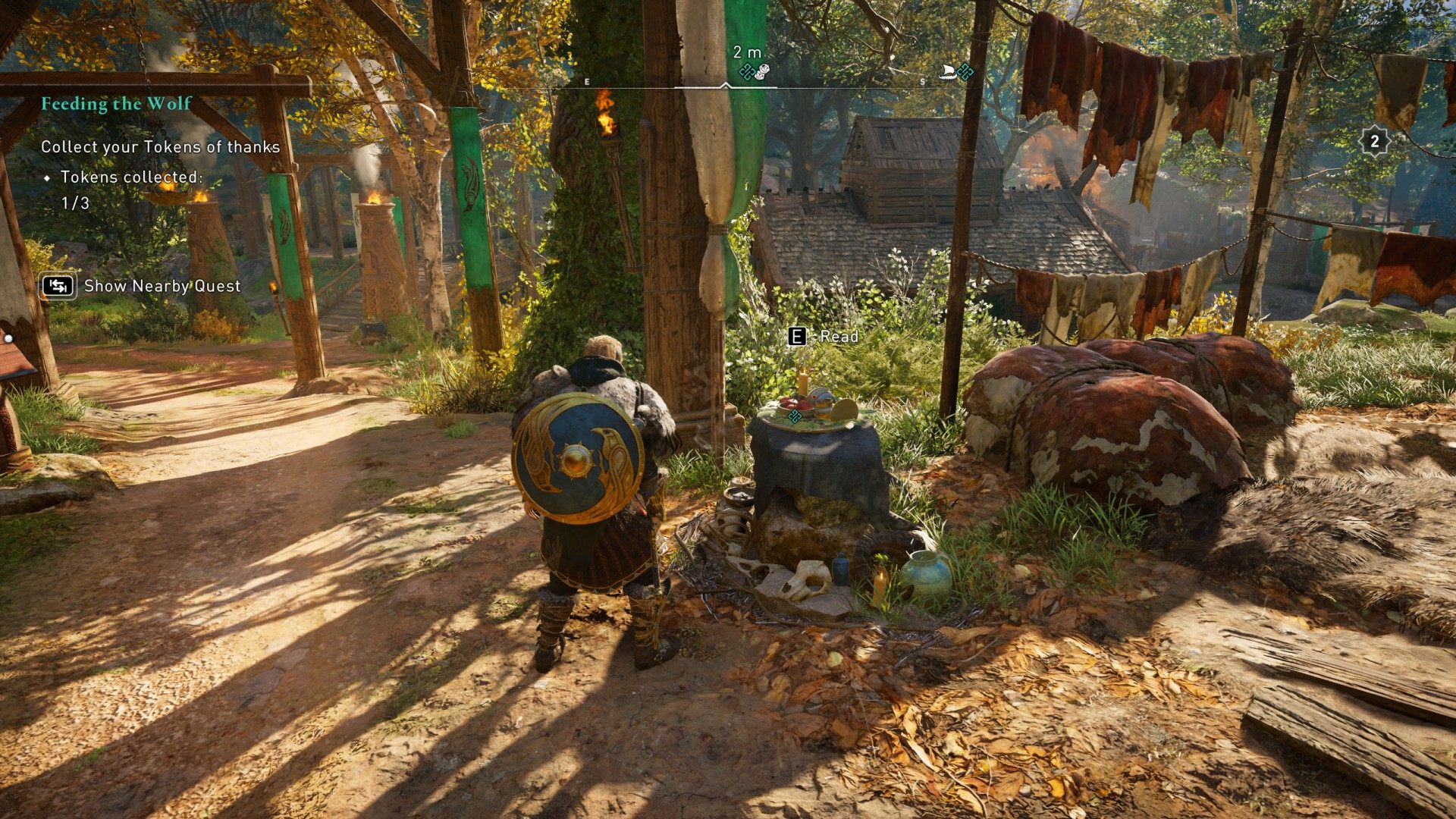This screenshot has width=1456, height=819.
Task: Open the skill points badge showing 2
Action: [1374, 140]
